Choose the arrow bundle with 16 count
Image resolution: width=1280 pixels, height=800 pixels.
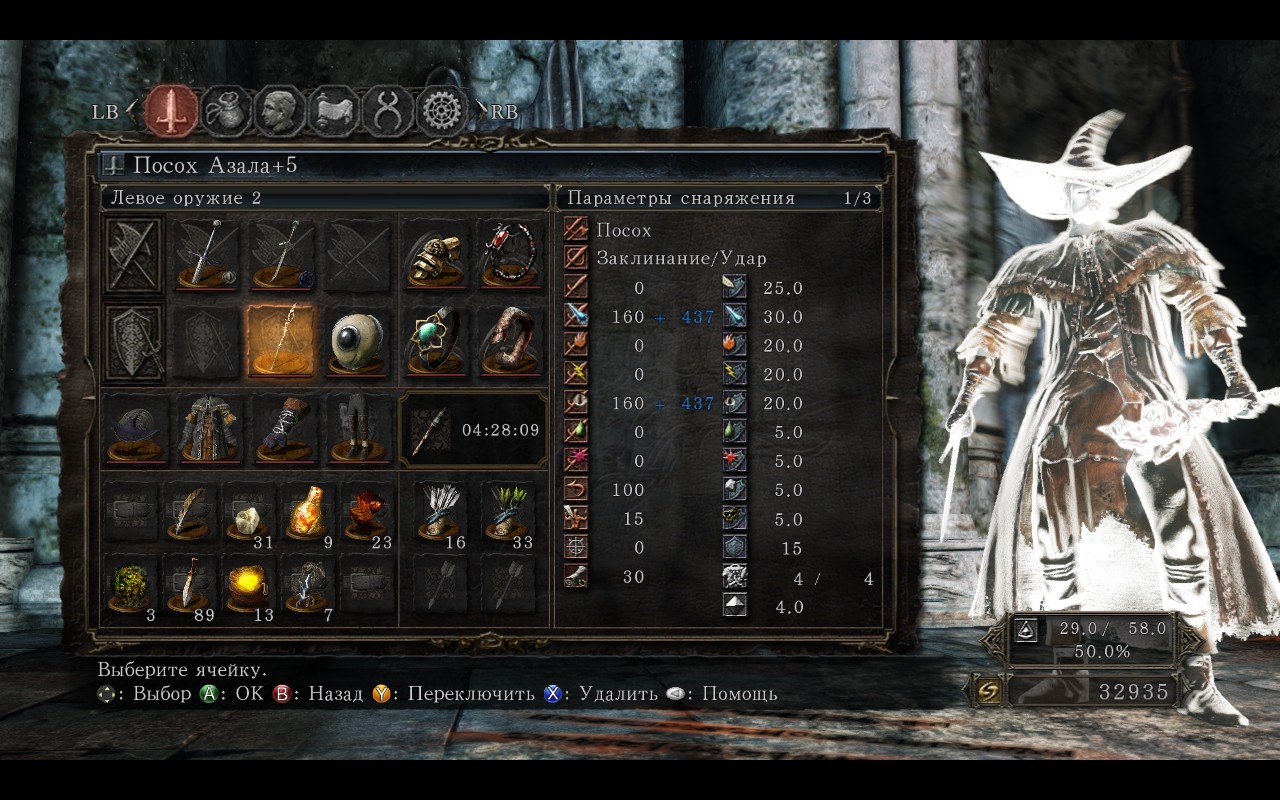point(438,512)
